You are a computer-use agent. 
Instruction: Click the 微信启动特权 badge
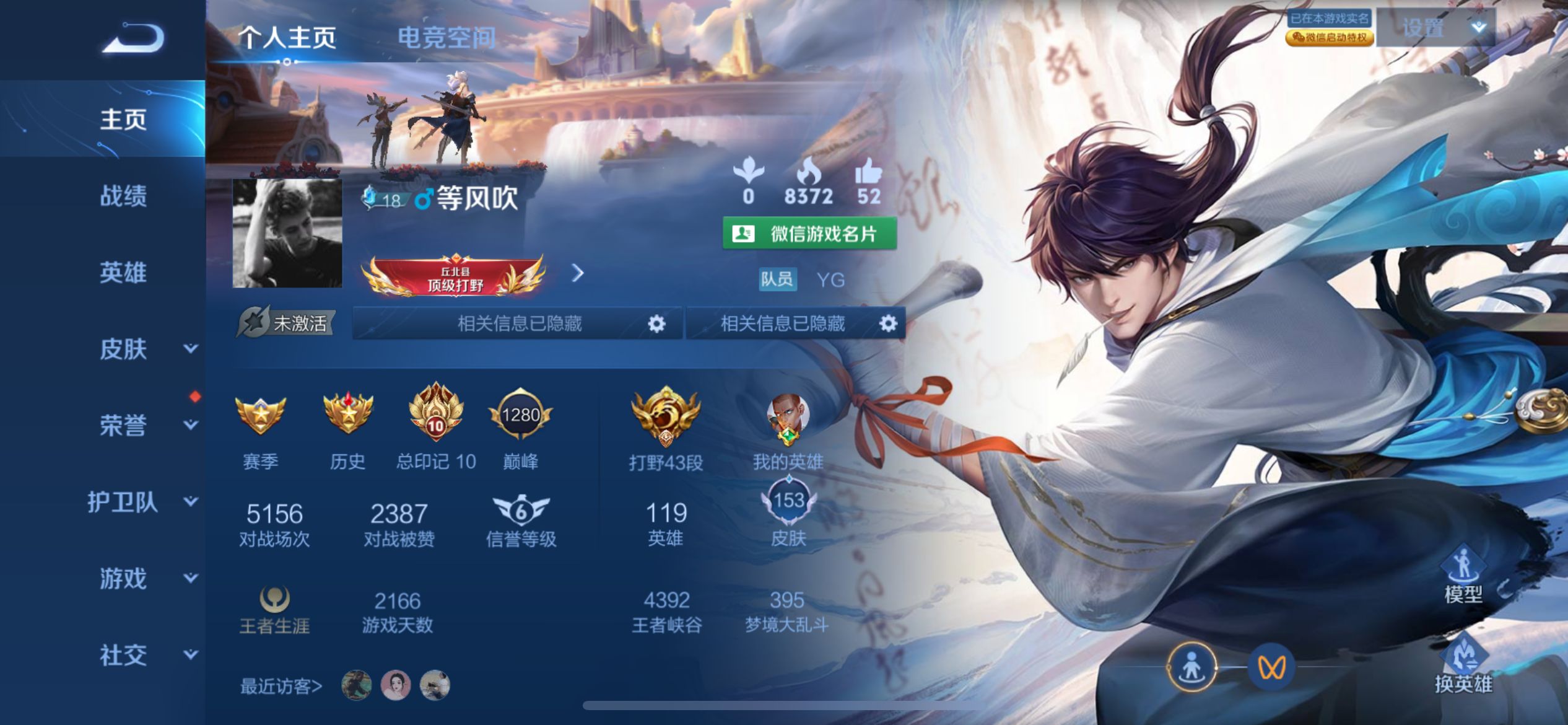point(1327,38)
